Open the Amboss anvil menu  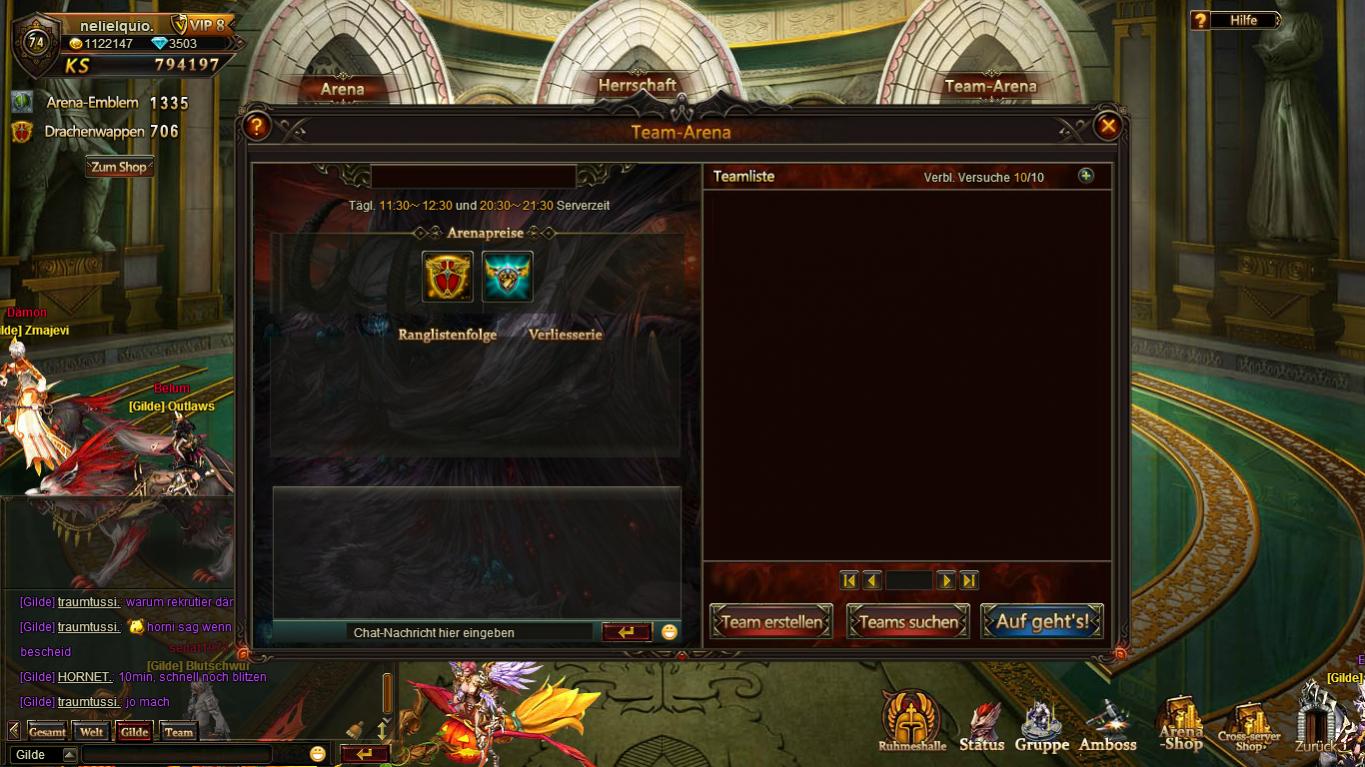[x=1108, y=726]
